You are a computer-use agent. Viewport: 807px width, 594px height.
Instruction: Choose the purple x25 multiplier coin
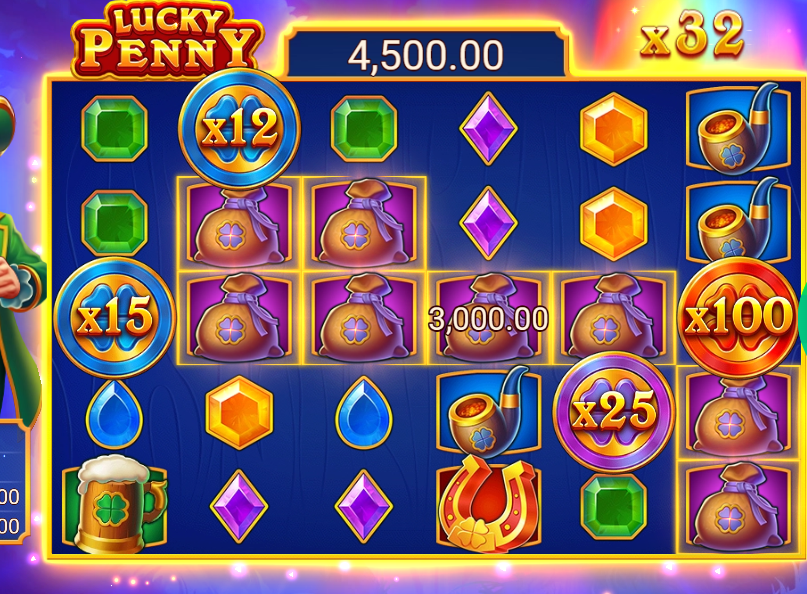pyautogui.click(x=614, y=410)
